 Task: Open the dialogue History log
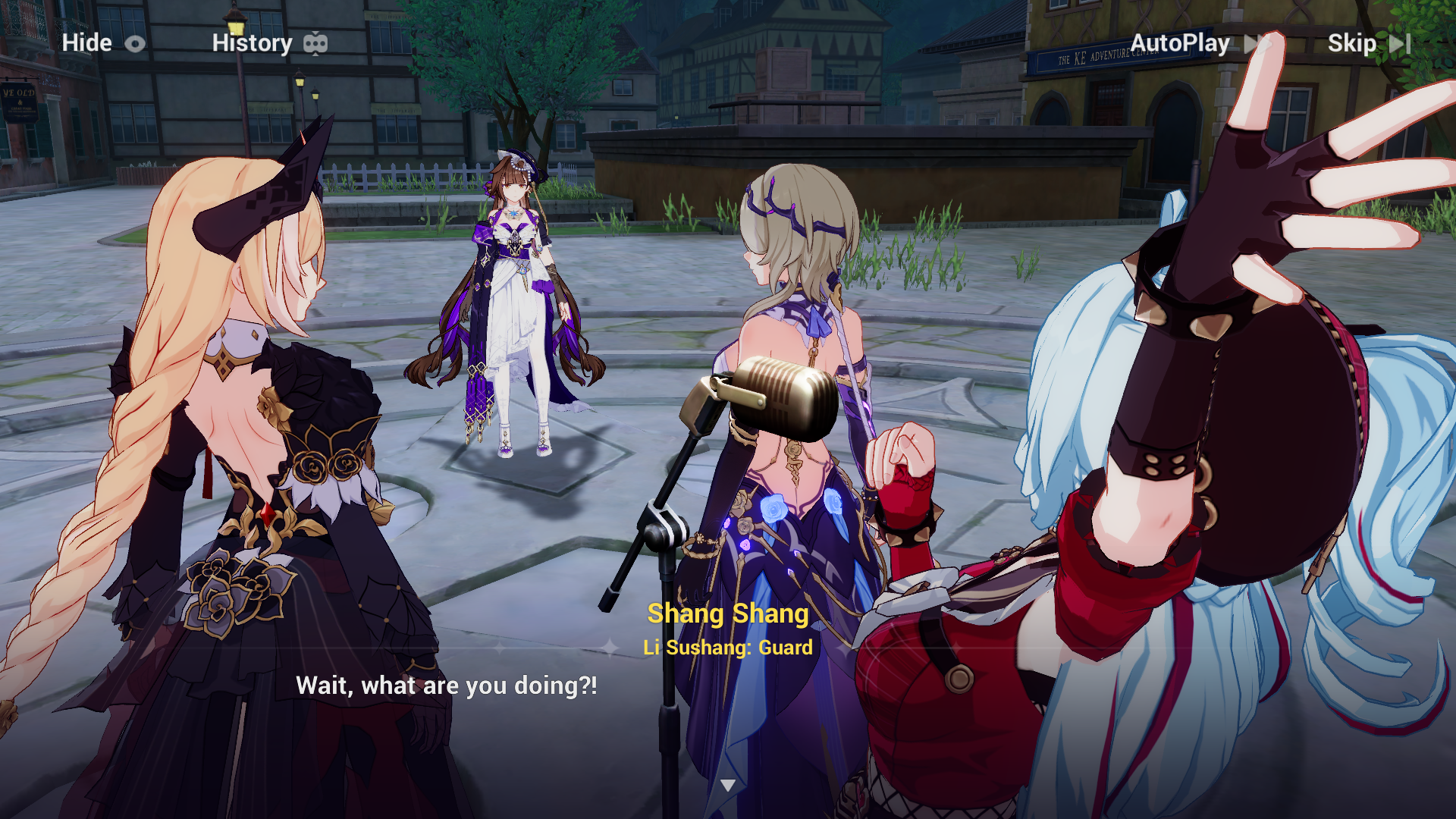coord(269,43)
